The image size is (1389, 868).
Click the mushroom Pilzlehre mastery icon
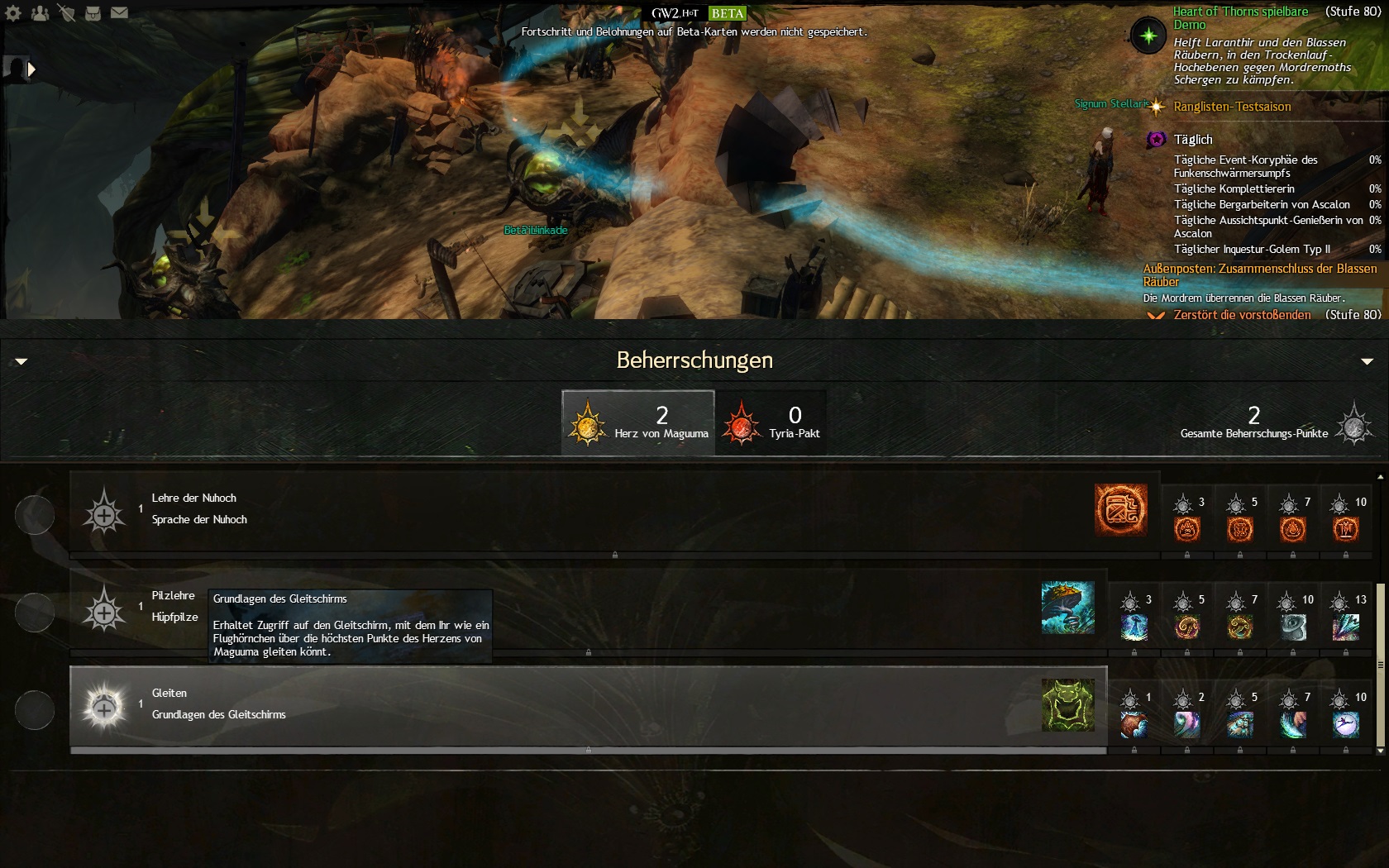click(x=1067, y=608)
